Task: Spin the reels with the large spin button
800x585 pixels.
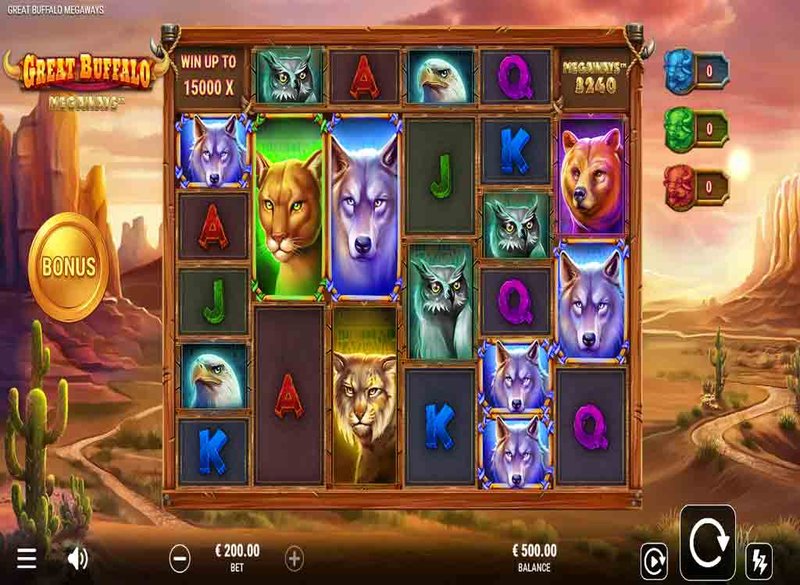Action: click(x=707, y=546)
